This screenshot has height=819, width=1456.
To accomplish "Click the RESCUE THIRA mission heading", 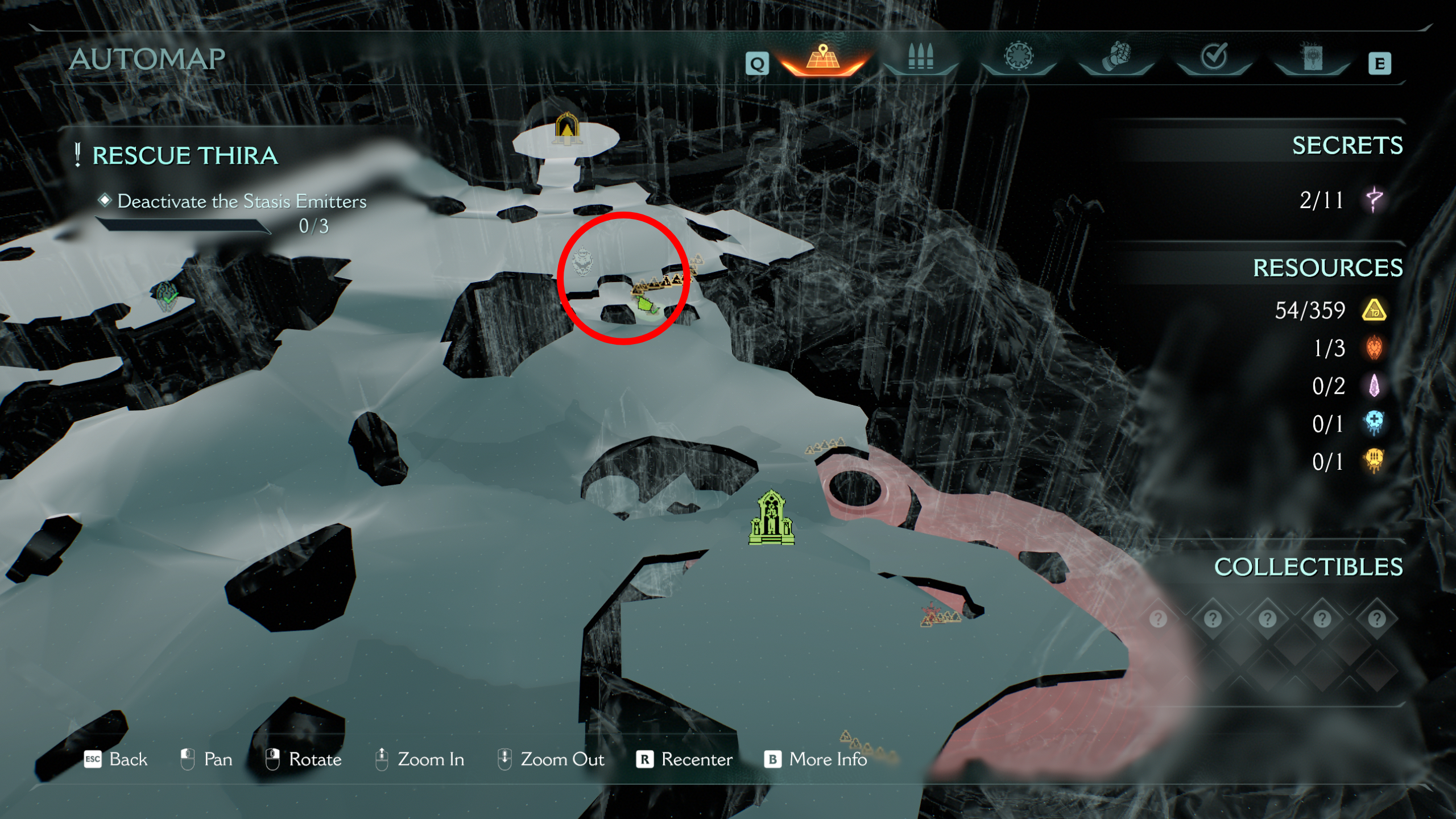I will pyautogui.click(x=185, y=155).
